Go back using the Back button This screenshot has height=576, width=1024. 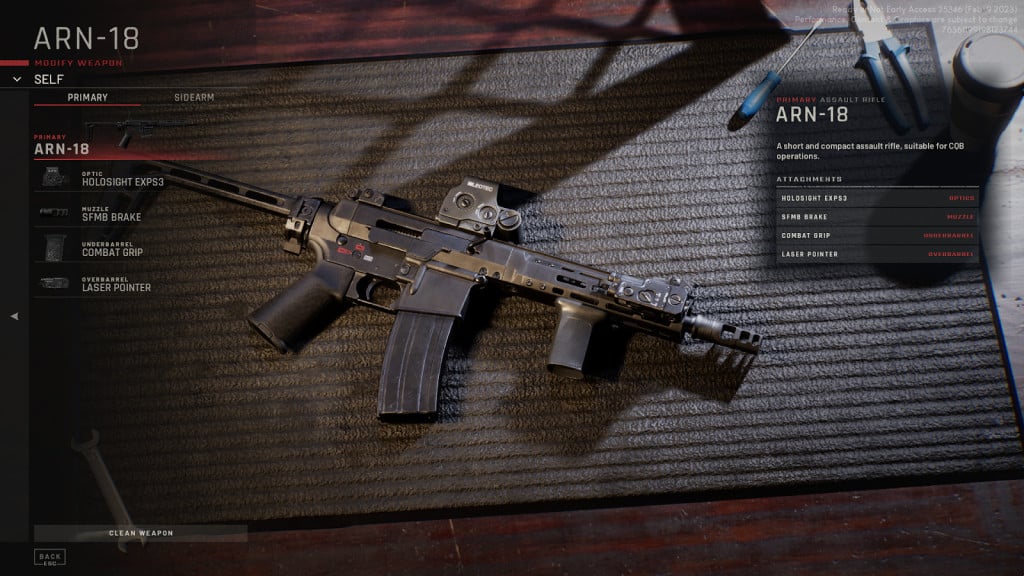click(x=49, y=557)
